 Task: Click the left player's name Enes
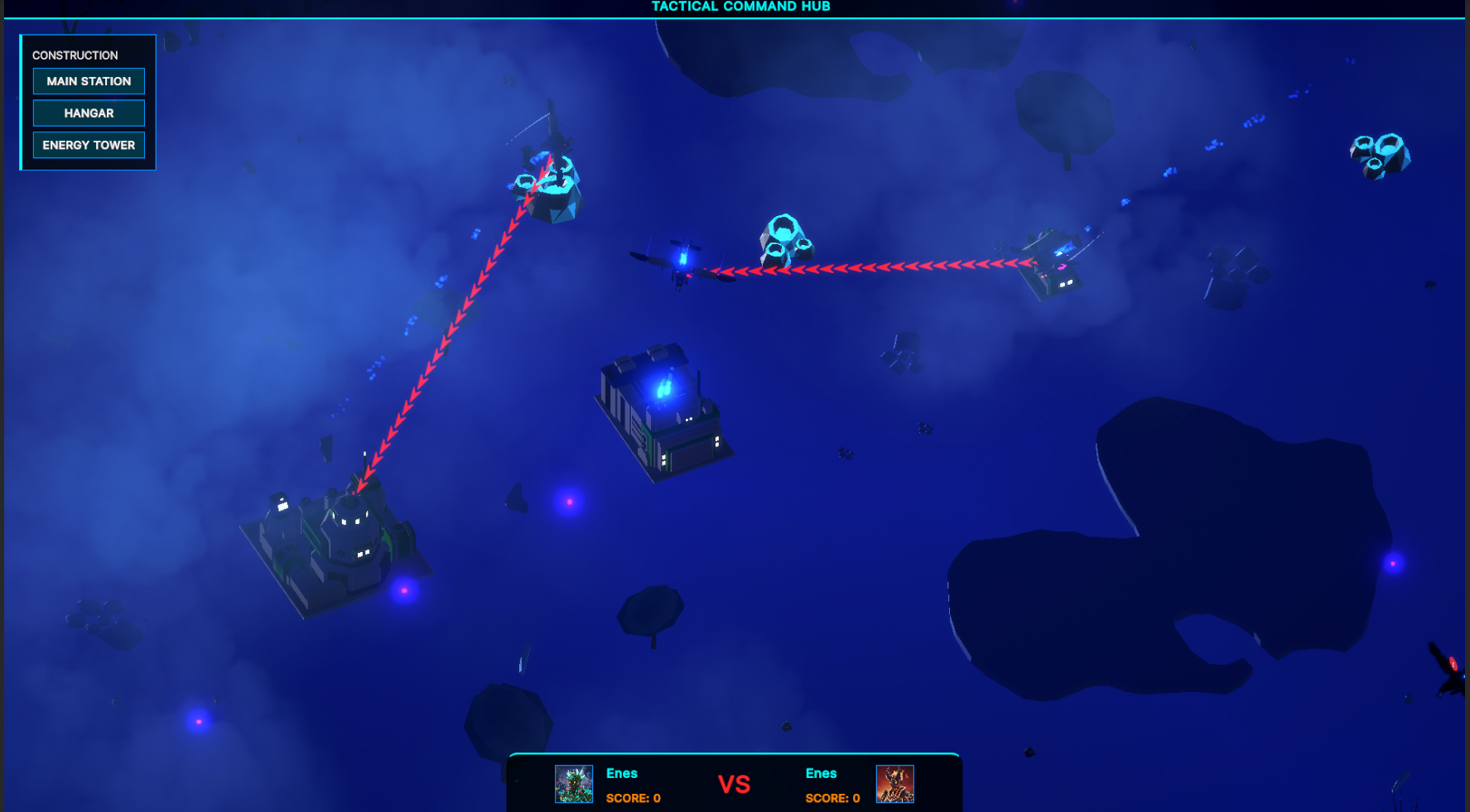click(x=623, y=773)
